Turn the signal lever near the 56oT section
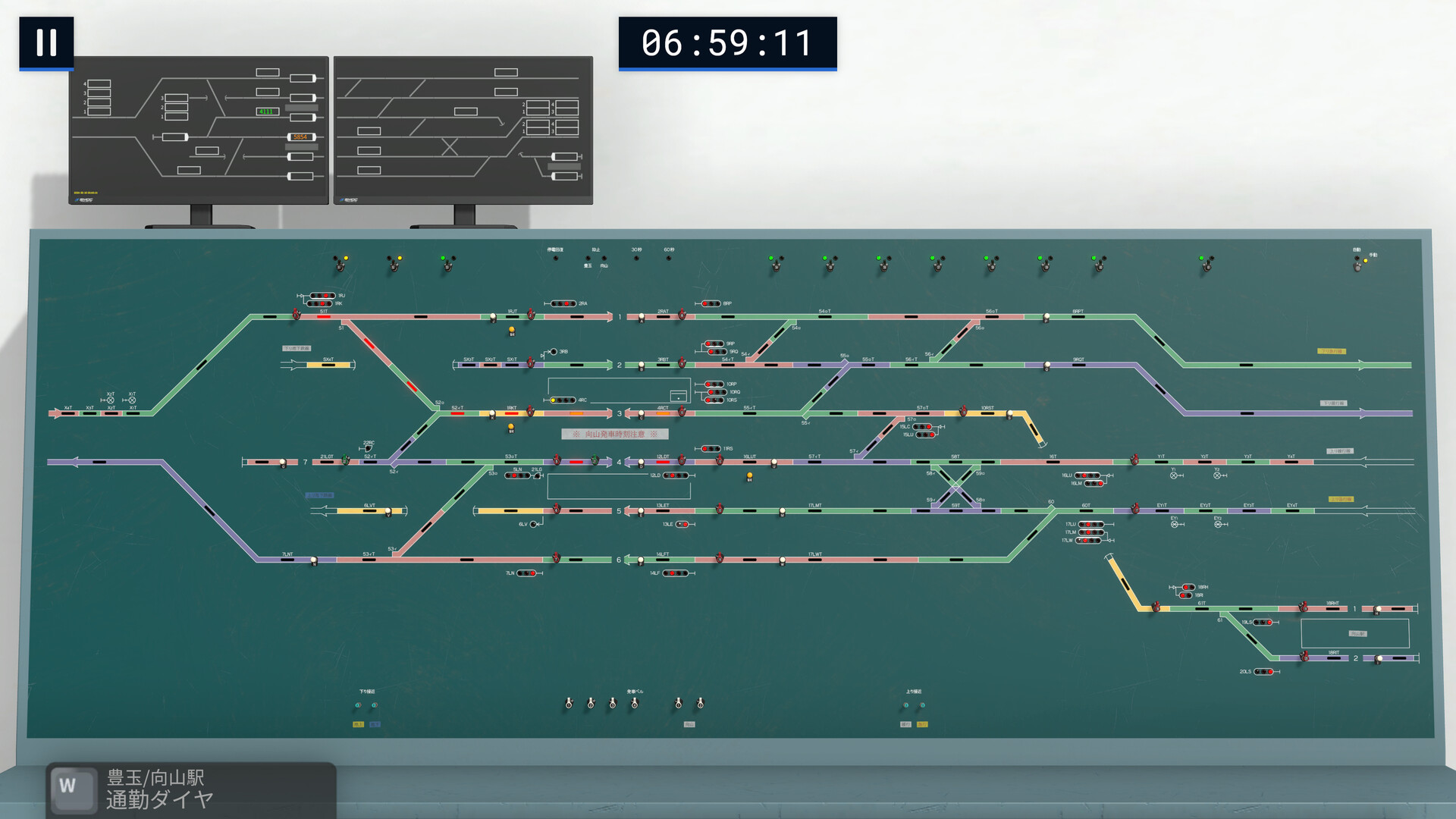The height and width of the screenshot is (819, 1456). (1046, 315)
